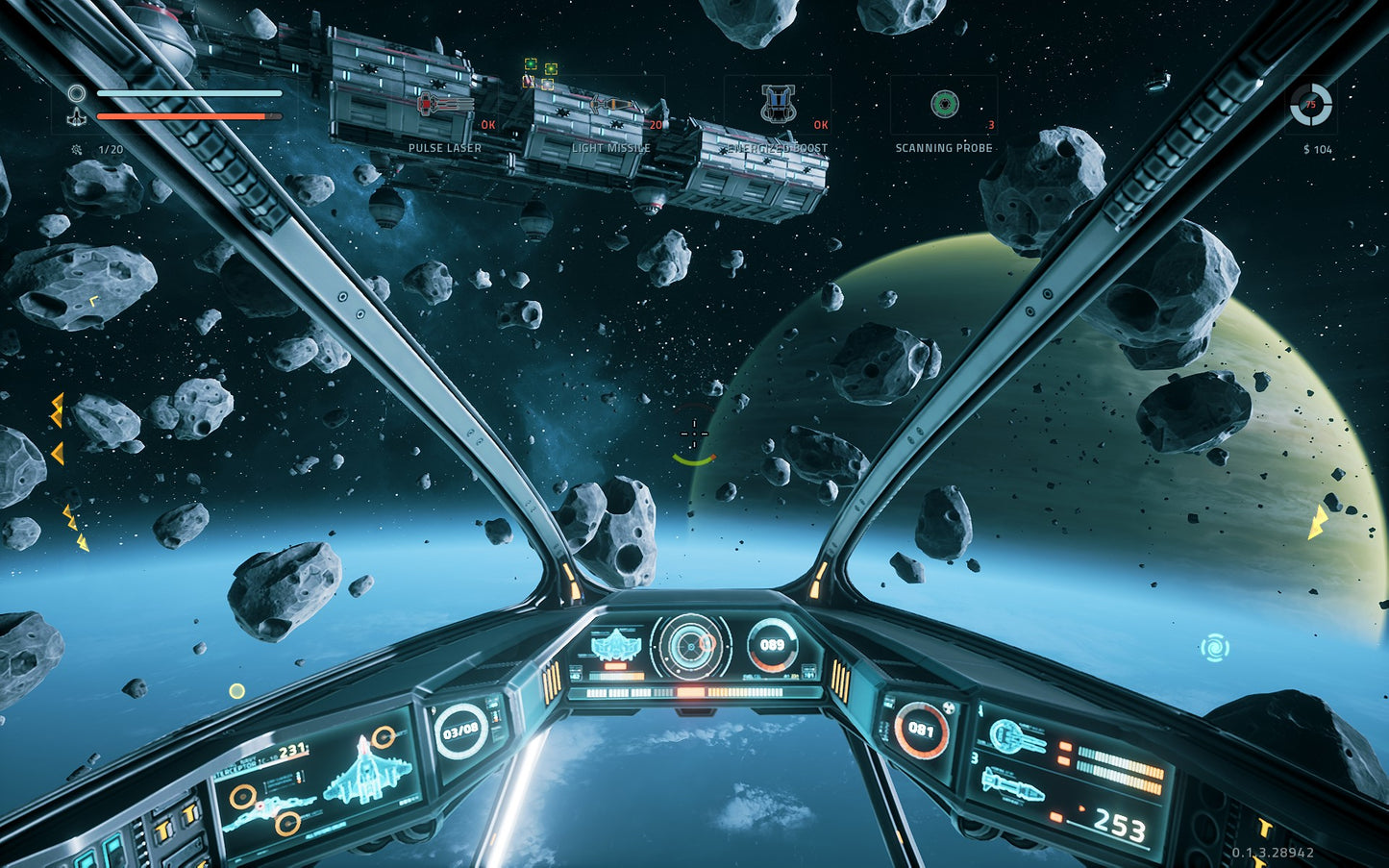The width and height of the screenshot is (1389, 868).
Task: Click the OK label under the Pulse Laser
Action: (x=487, y=125)
